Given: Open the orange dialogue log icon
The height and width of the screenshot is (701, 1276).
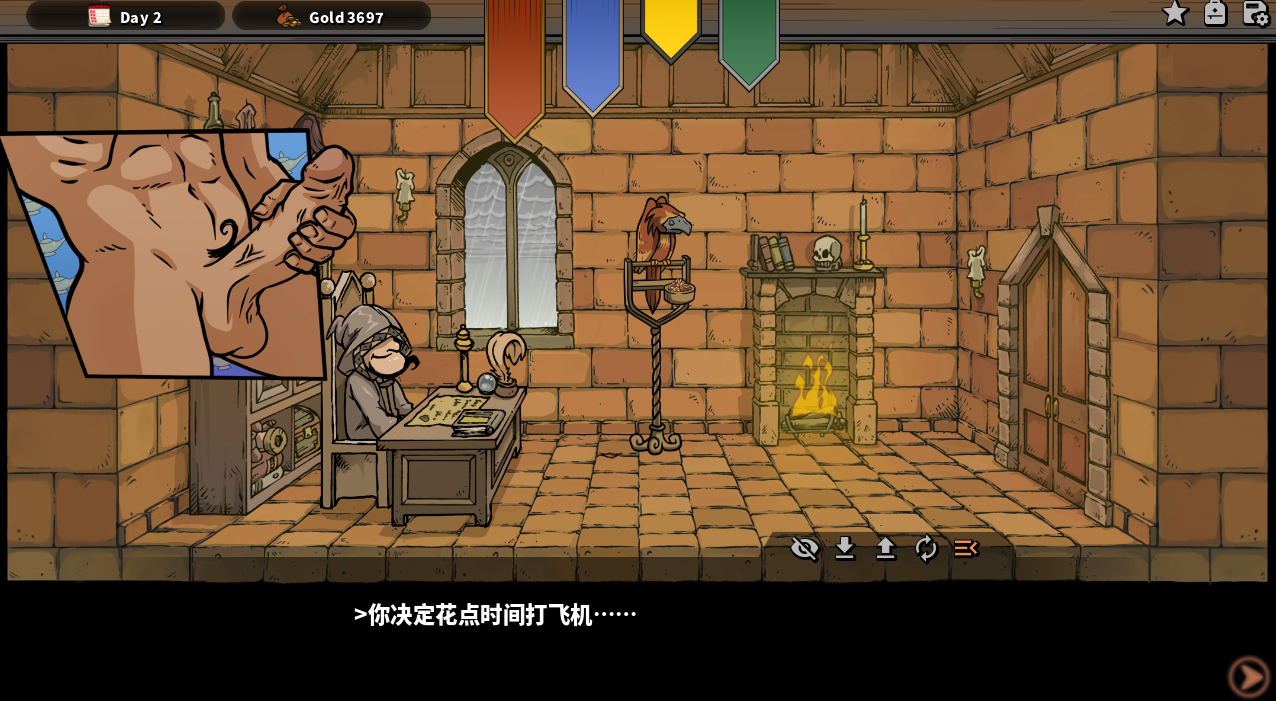Looking at the screenshot, I should 966,548.
